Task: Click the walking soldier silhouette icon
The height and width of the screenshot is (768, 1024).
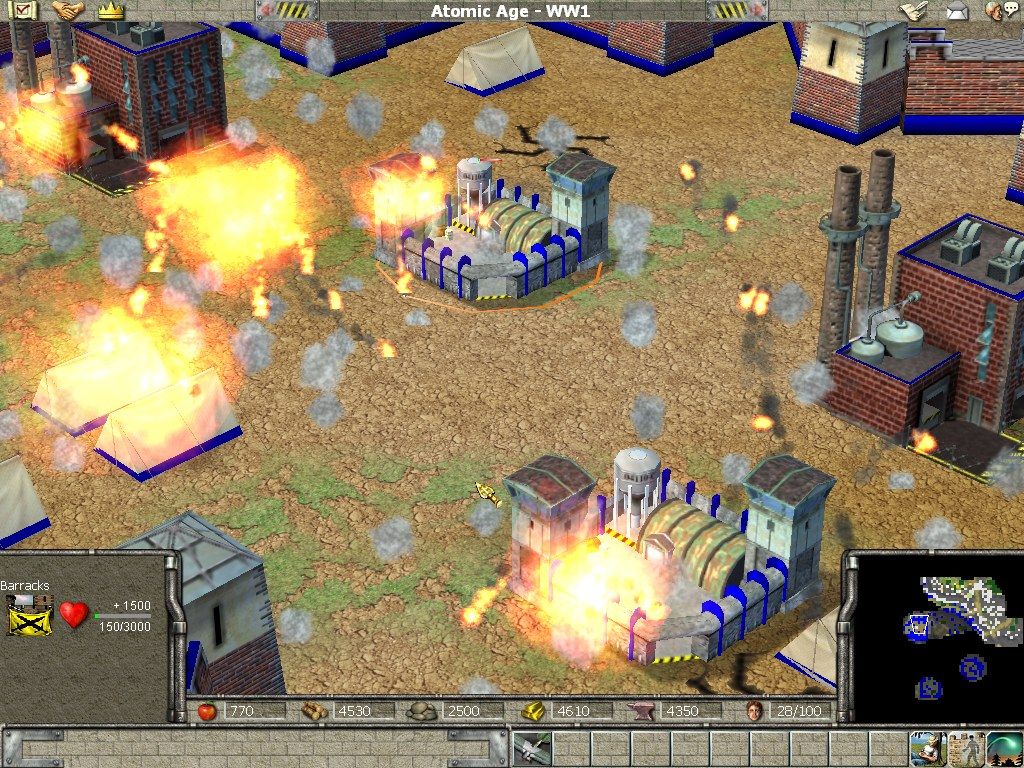Action: tap(966, 748)
